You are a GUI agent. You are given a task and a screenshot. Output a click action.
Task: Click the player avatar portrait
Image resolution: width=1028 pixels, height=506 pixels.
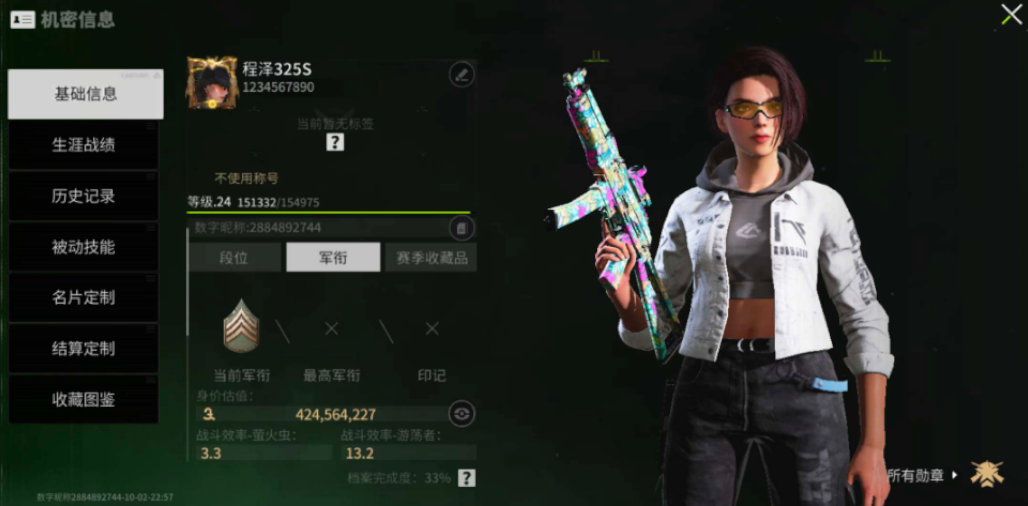tap(212, 82)
